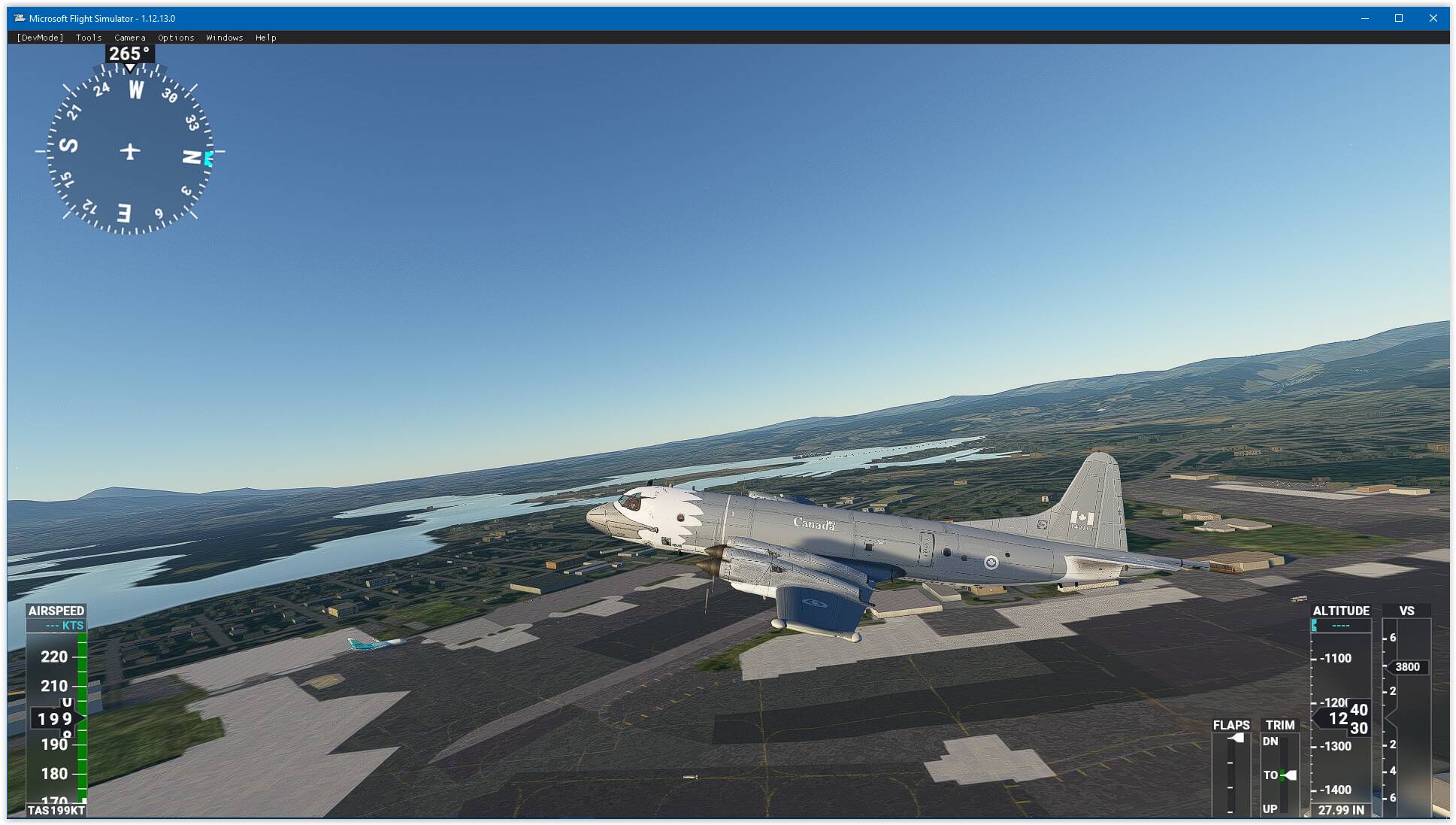This screenshot has width=1456, height=825.
Task: Open the Help menu
Action: (x=266, y=38)
